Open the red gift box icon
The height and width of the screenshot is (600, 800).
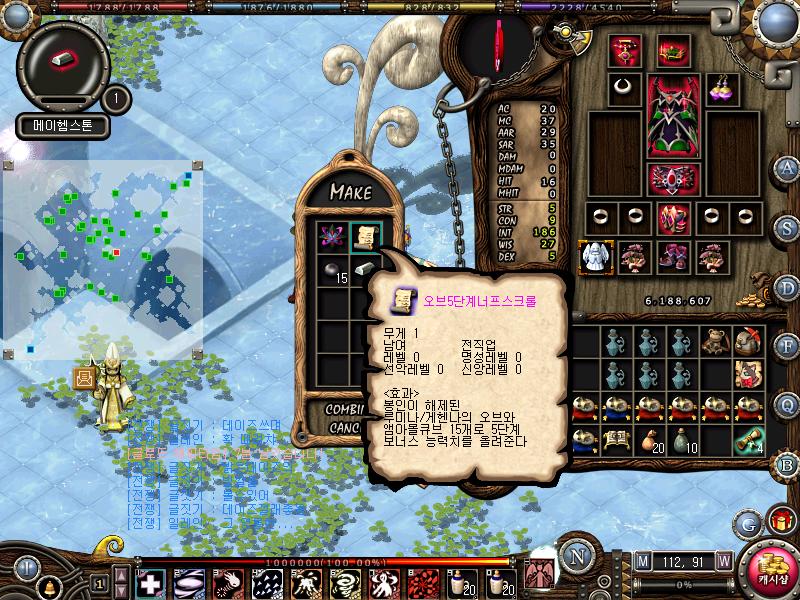point(779,520)
